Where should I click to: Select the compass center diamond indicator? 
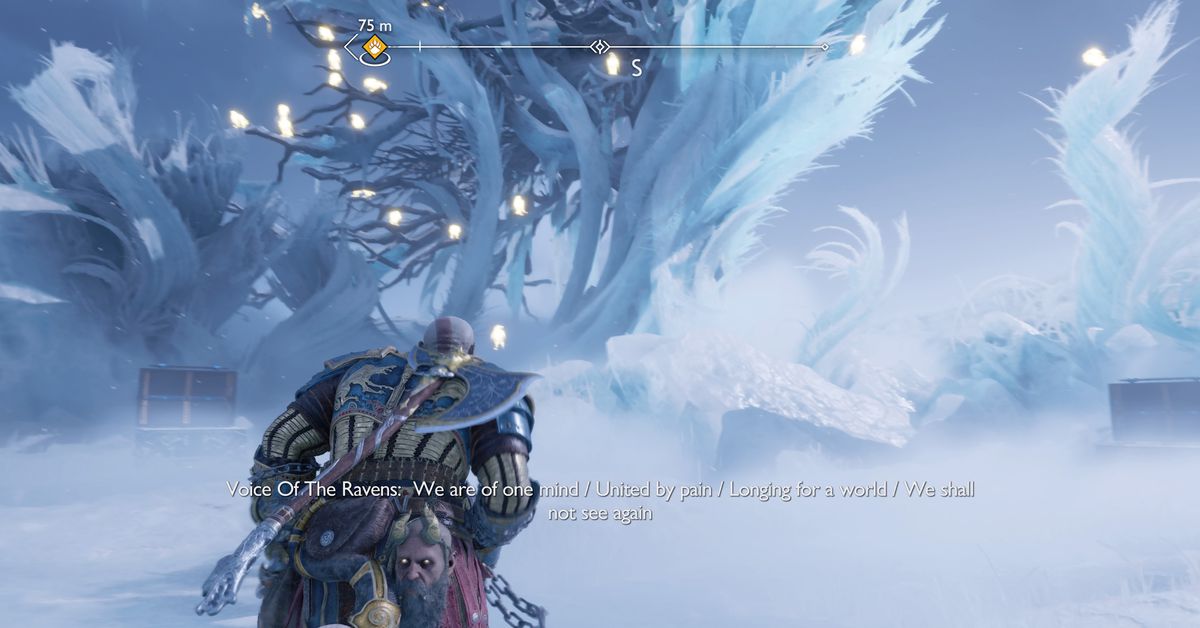pyautogui.click(x=599, y=46)
